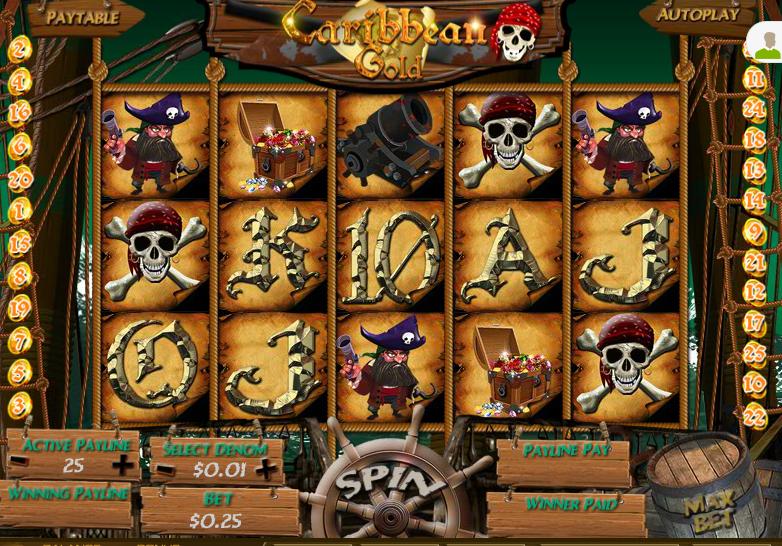This screenshot has height=546, width=782.
Task: Choose payline marker number 20
Action: click(x=20, y=179)
